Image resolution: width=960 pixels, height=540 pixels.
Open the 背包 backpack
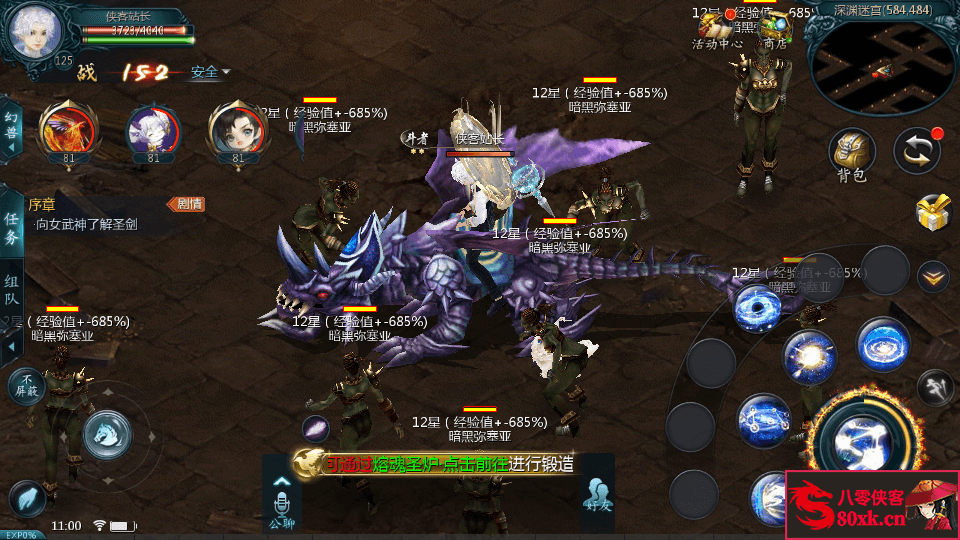852,155
